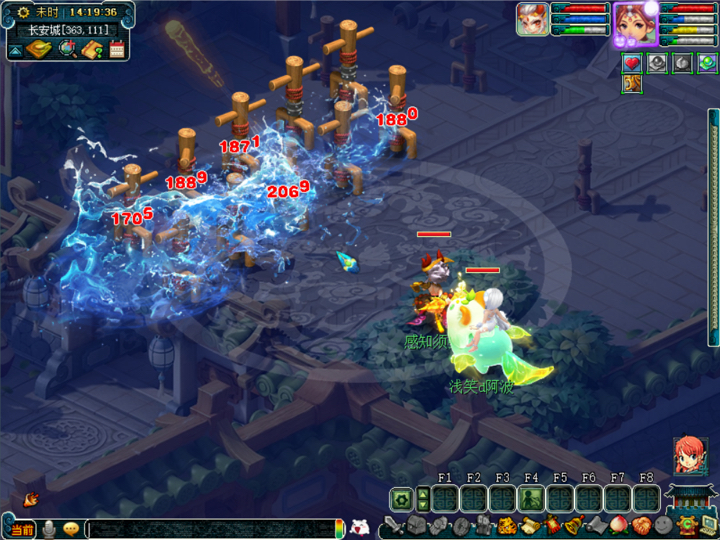Click the red heart buff icon
The height and width of the screenshot is (540, 720).
coord(632,62)
